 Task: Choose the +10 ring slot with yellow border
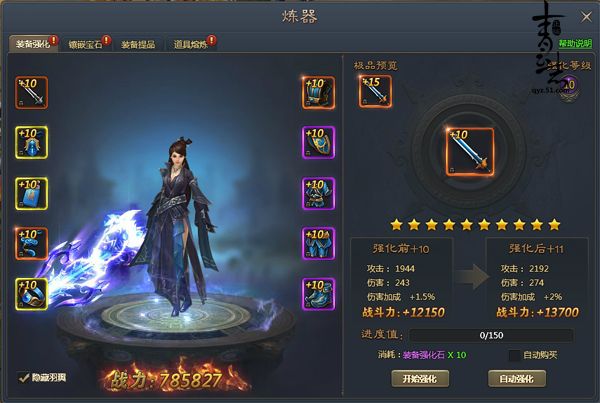pos(31,294)
